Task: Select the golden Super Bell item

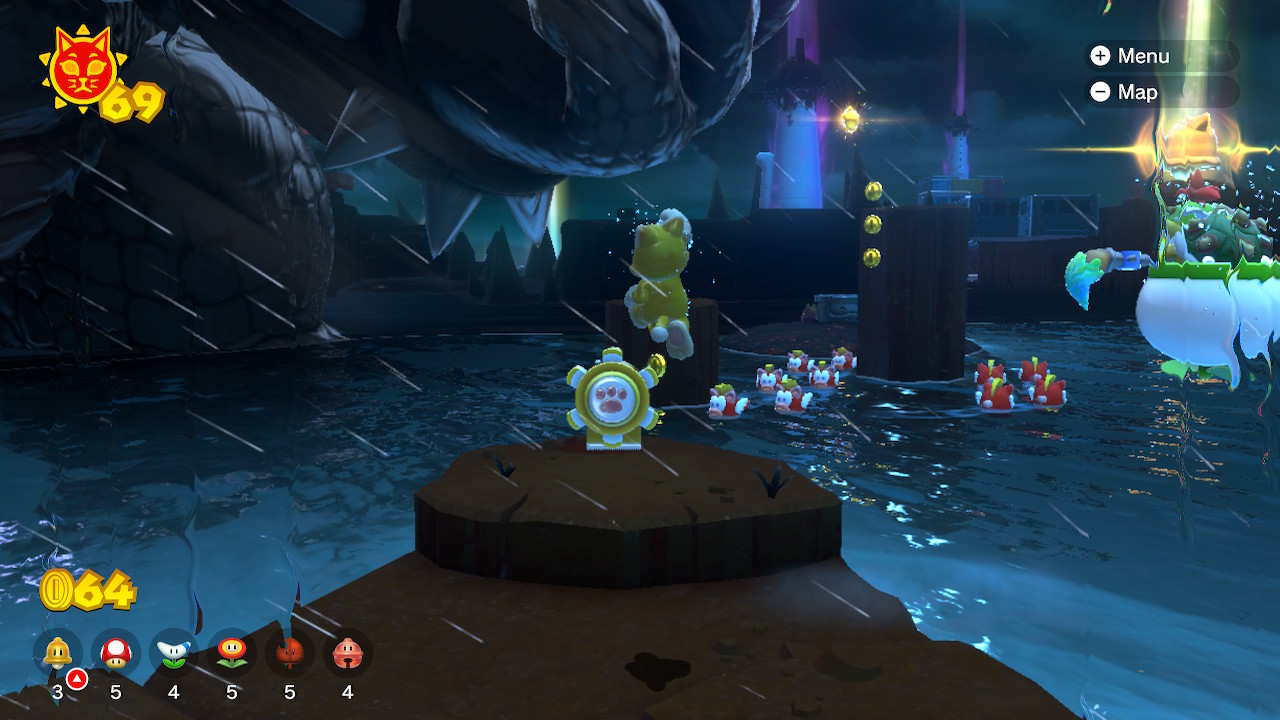Action: pyautogui.click(x=58, y=654)
